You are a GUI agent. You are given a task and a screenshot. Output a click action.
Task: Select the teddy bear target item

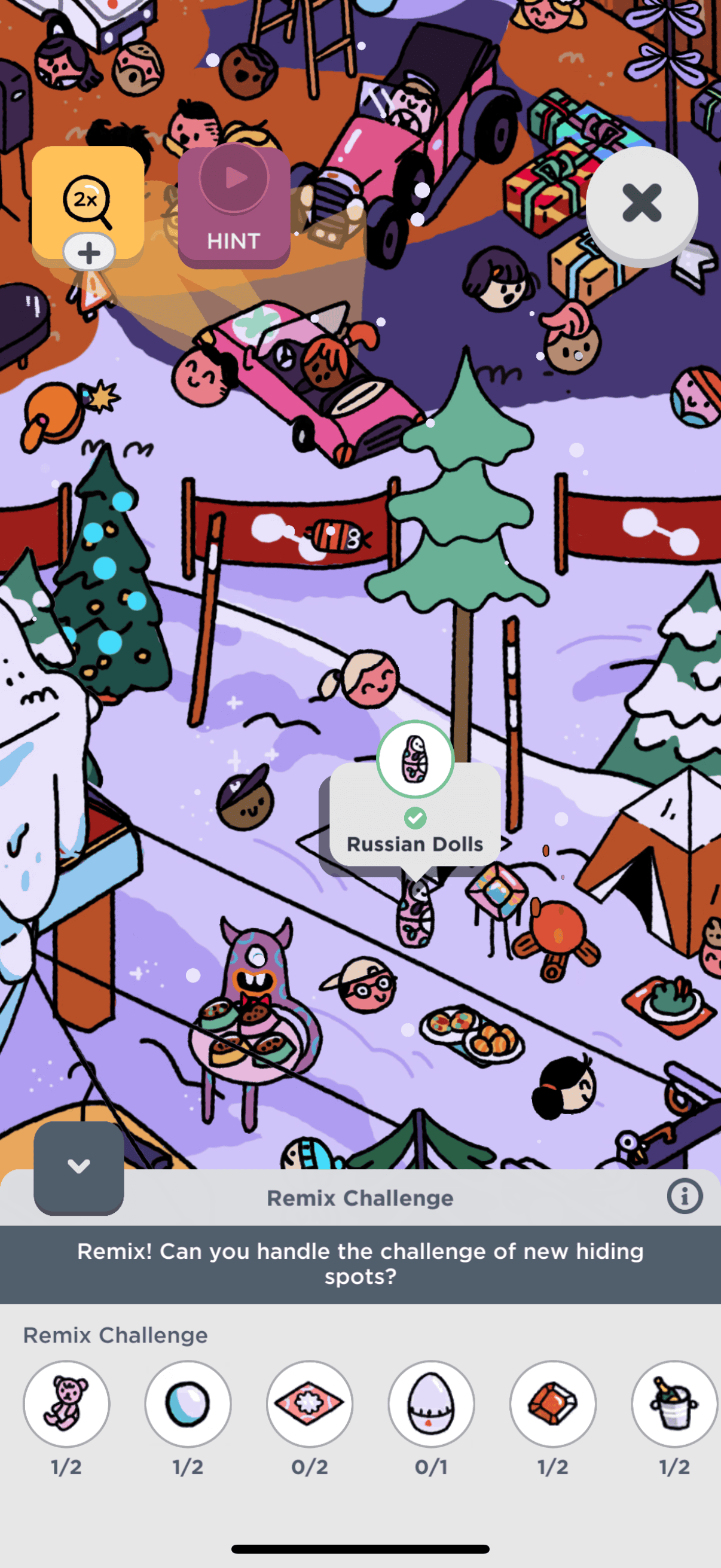pos(66,1403)
